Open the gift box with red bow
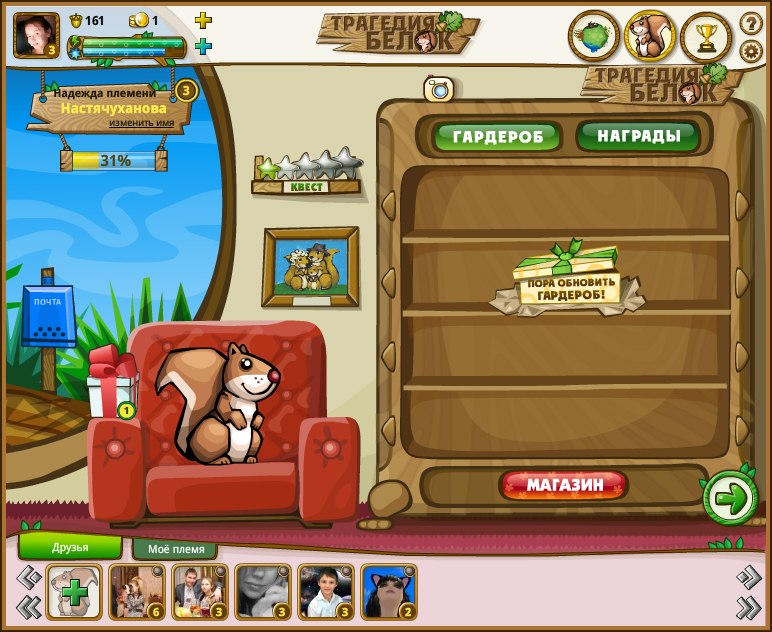Screen dimensions: 772x632 click(x=111, y=385)
